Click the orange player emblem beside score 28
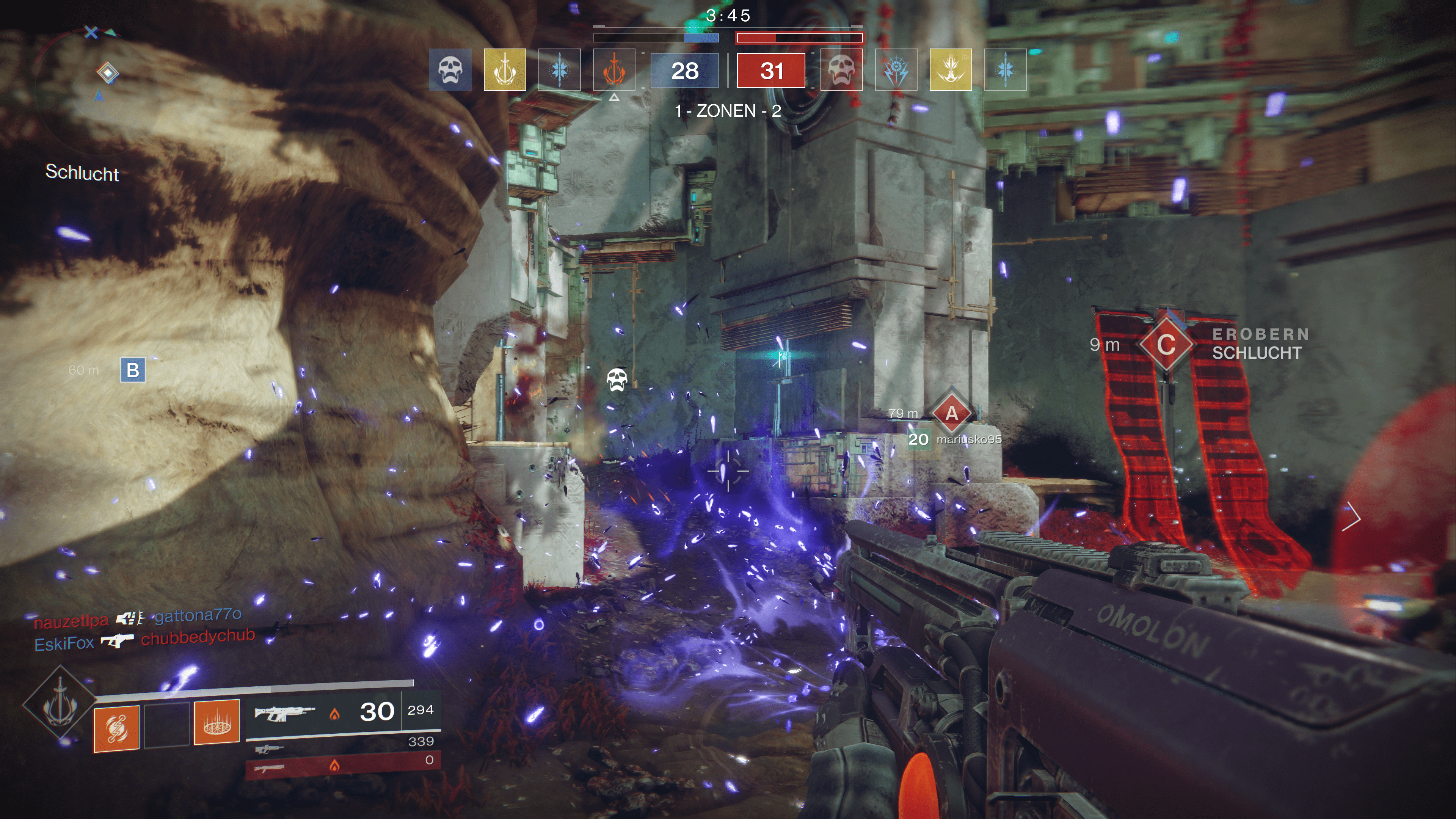Screen dimensions: 1456x819 [x=614, y=70]
